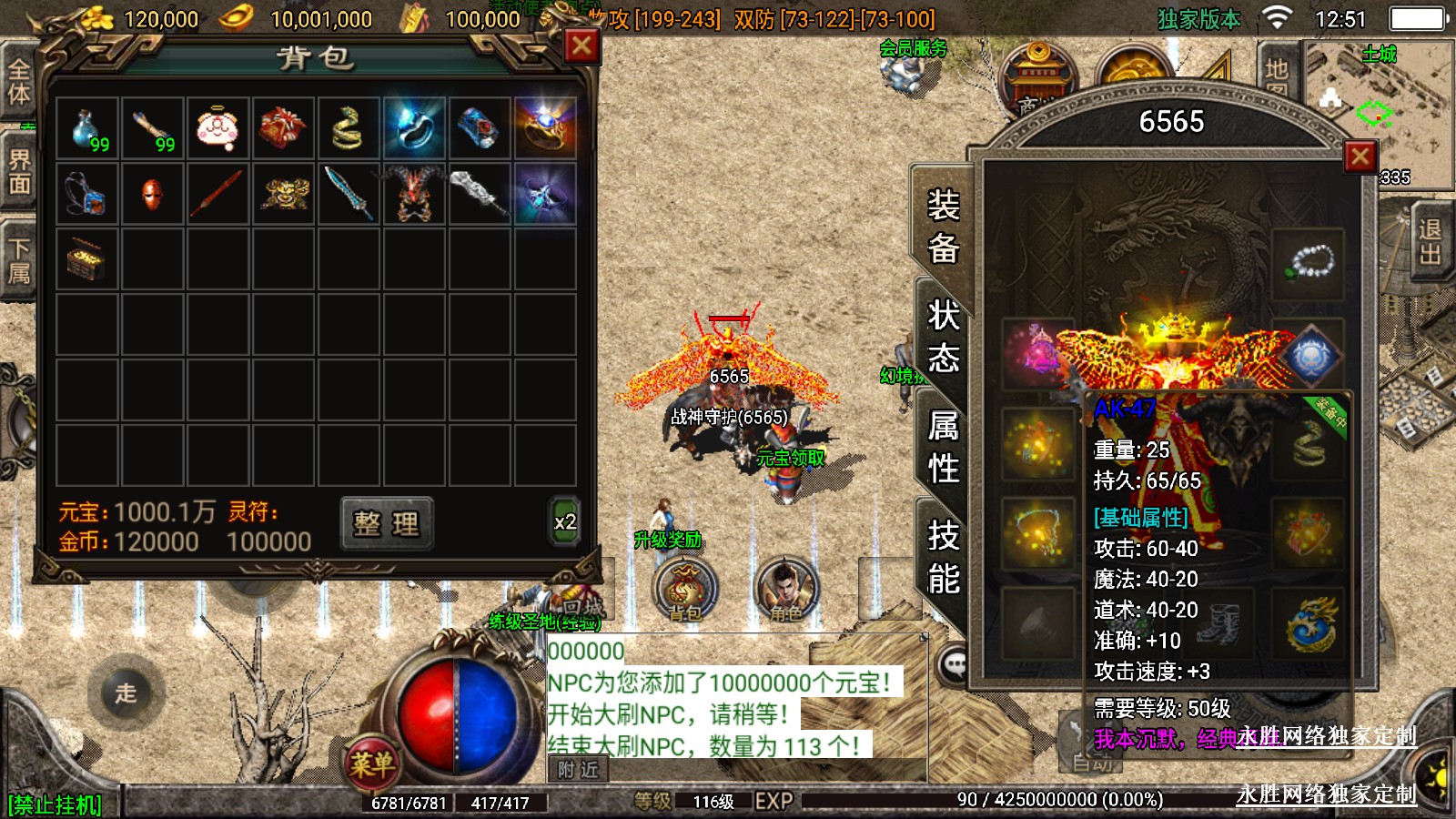Tap the 退出 exit button
The height and width of the screenshot is (819, 1456).
pos(1429,241)
